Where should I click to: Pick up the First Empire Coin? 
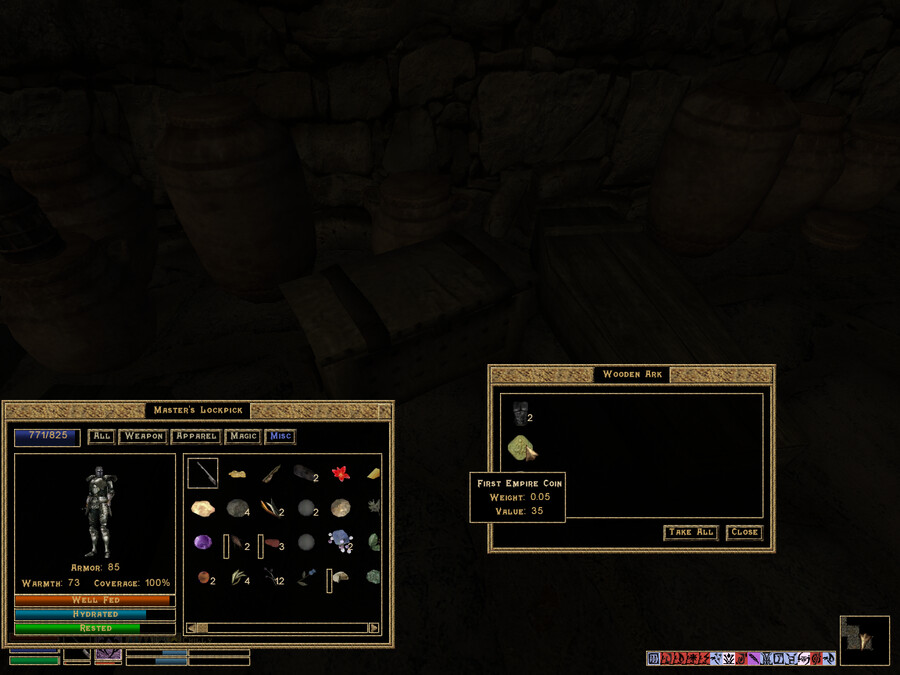tap(522, 447)
